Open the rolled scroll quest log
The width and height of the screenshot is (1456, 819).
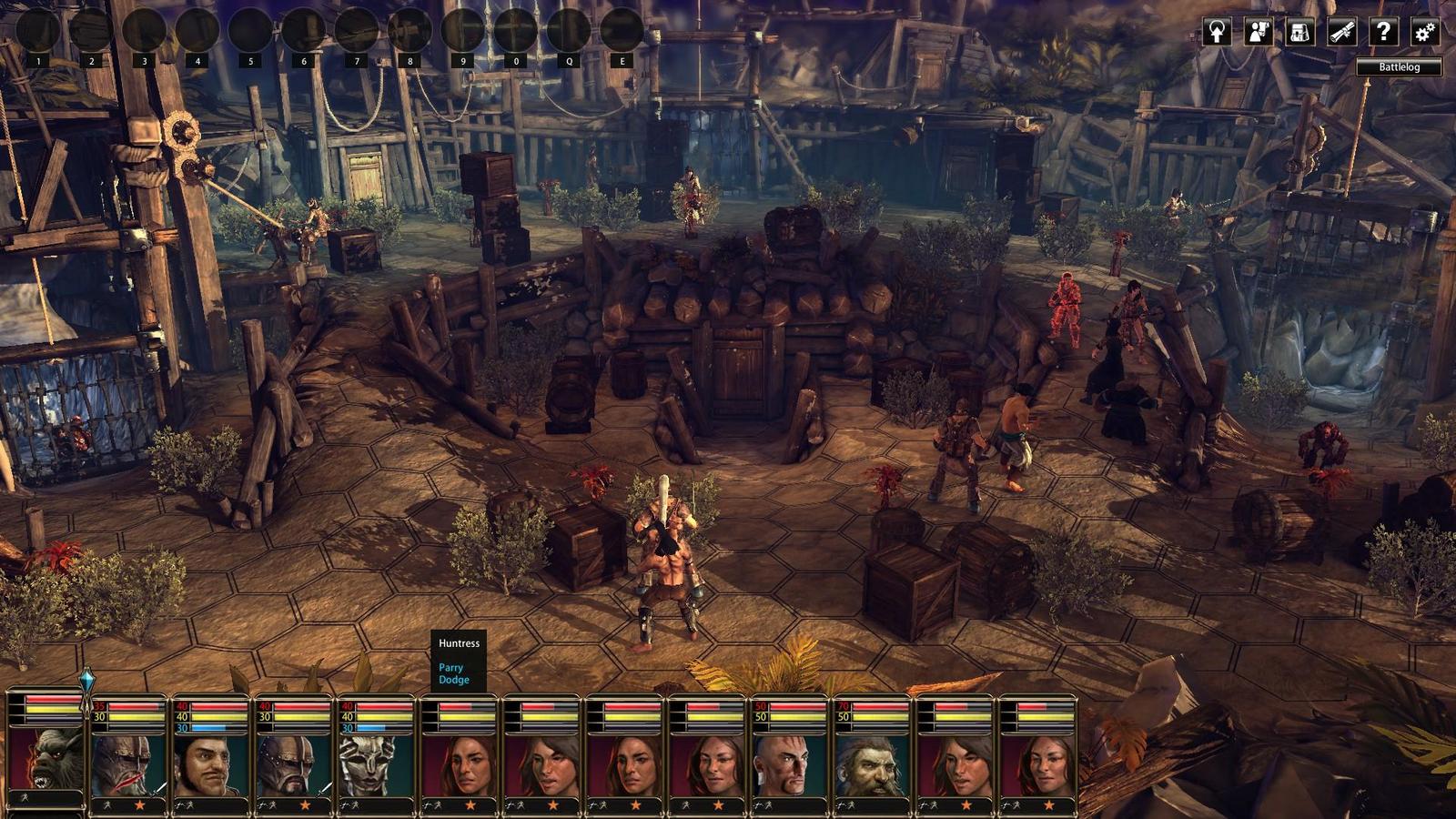pos(1341,33)
